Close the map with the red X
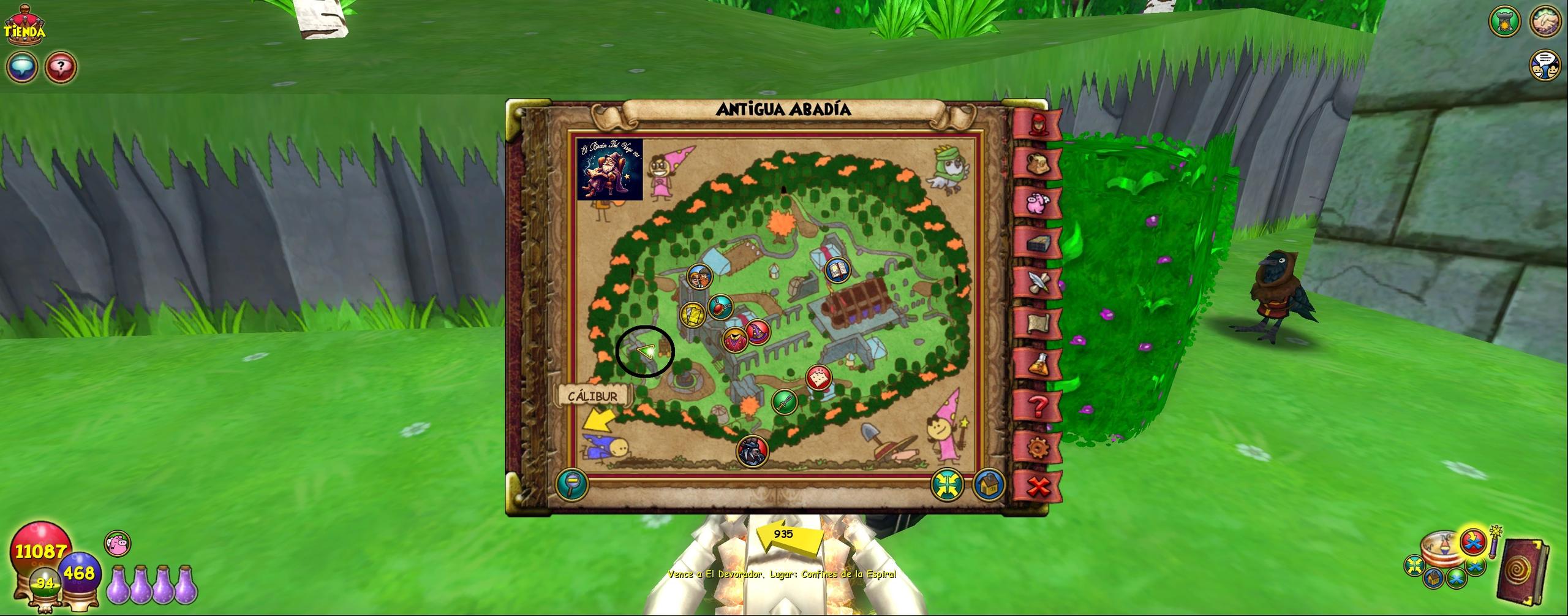 [x=1038, y=487]
